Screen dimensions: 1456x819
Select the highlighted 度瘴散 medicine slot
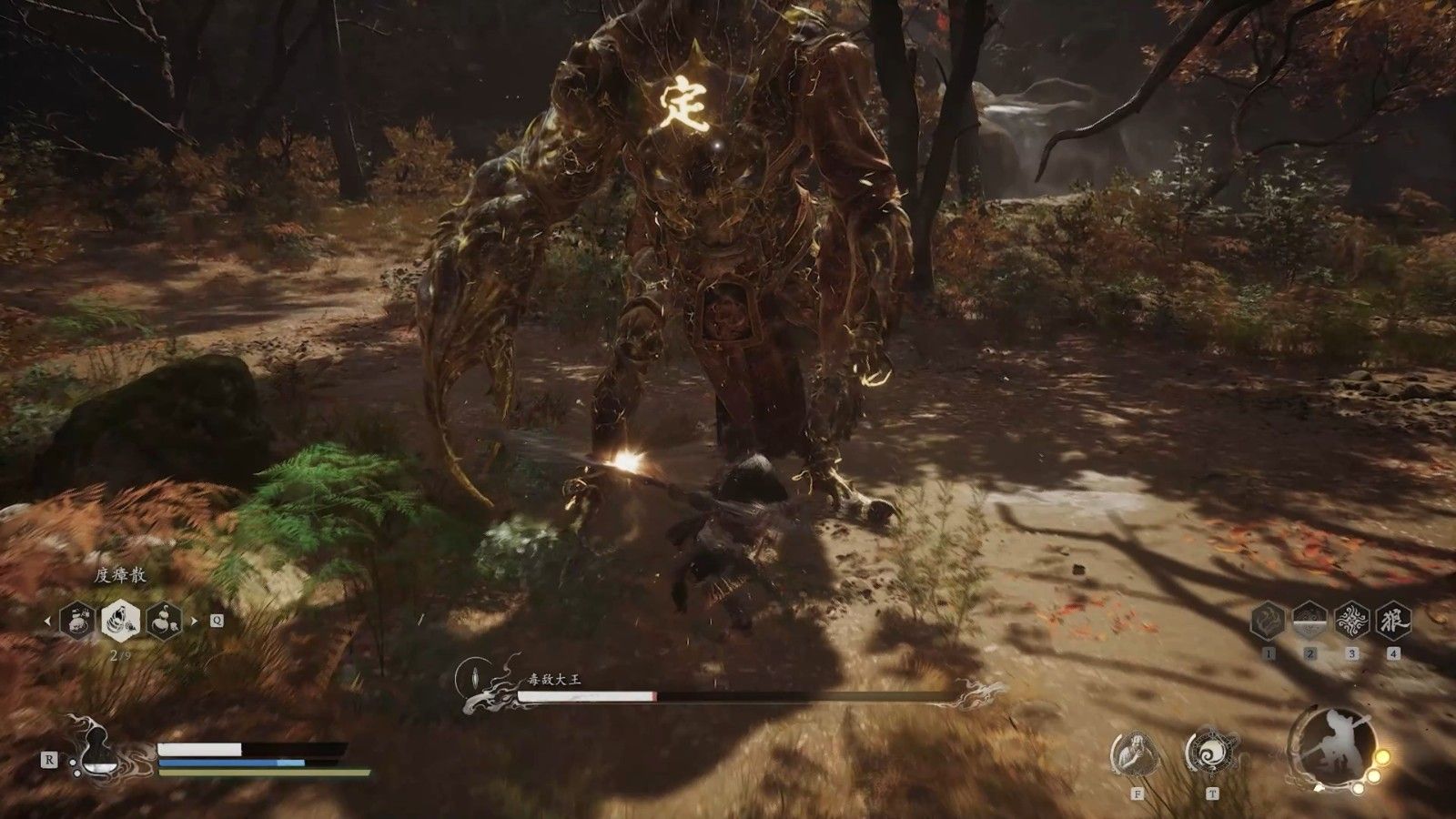(120, 621)
